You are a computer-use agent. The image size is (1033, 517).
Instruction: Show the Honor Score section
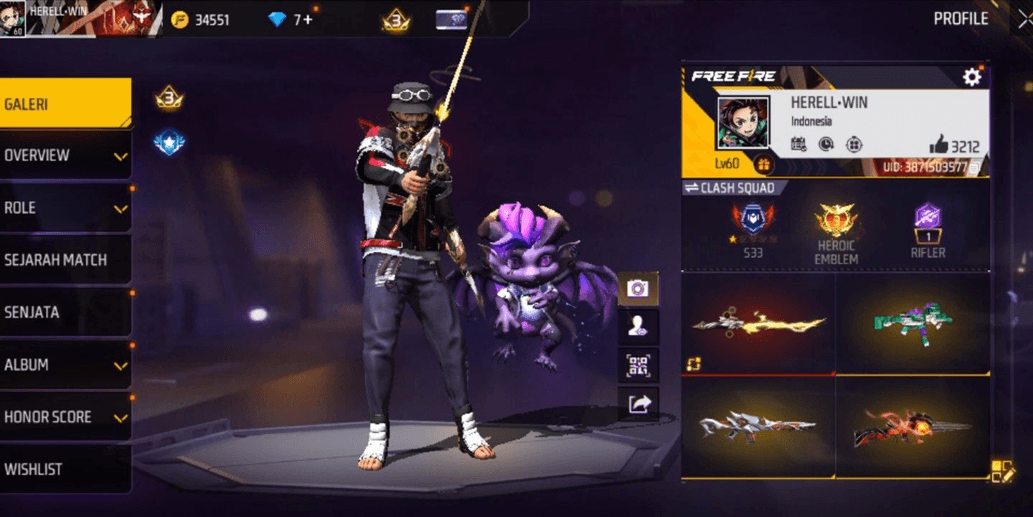tap(65, 417)
